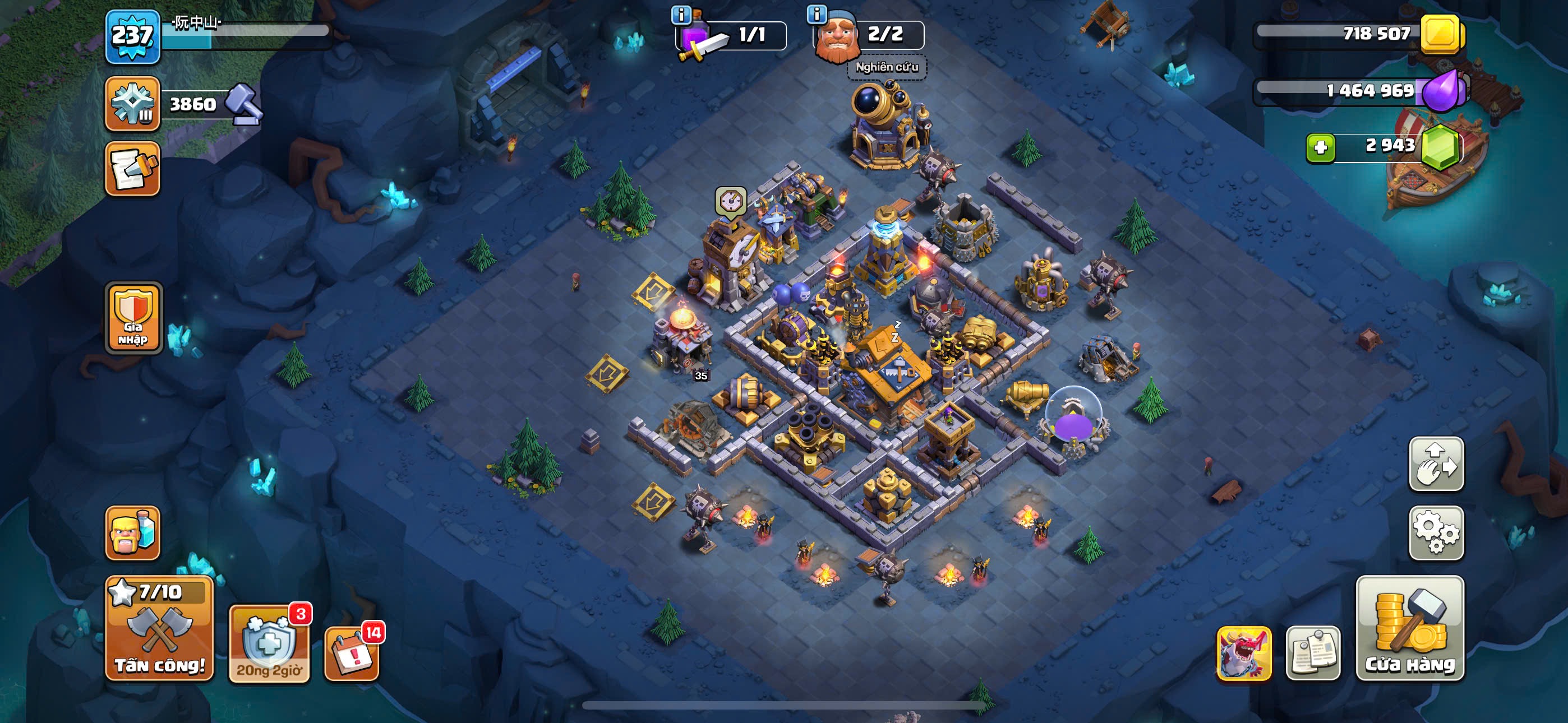Add gems with the green plus button
1568x723 pixels.
tap(1320, 147)
